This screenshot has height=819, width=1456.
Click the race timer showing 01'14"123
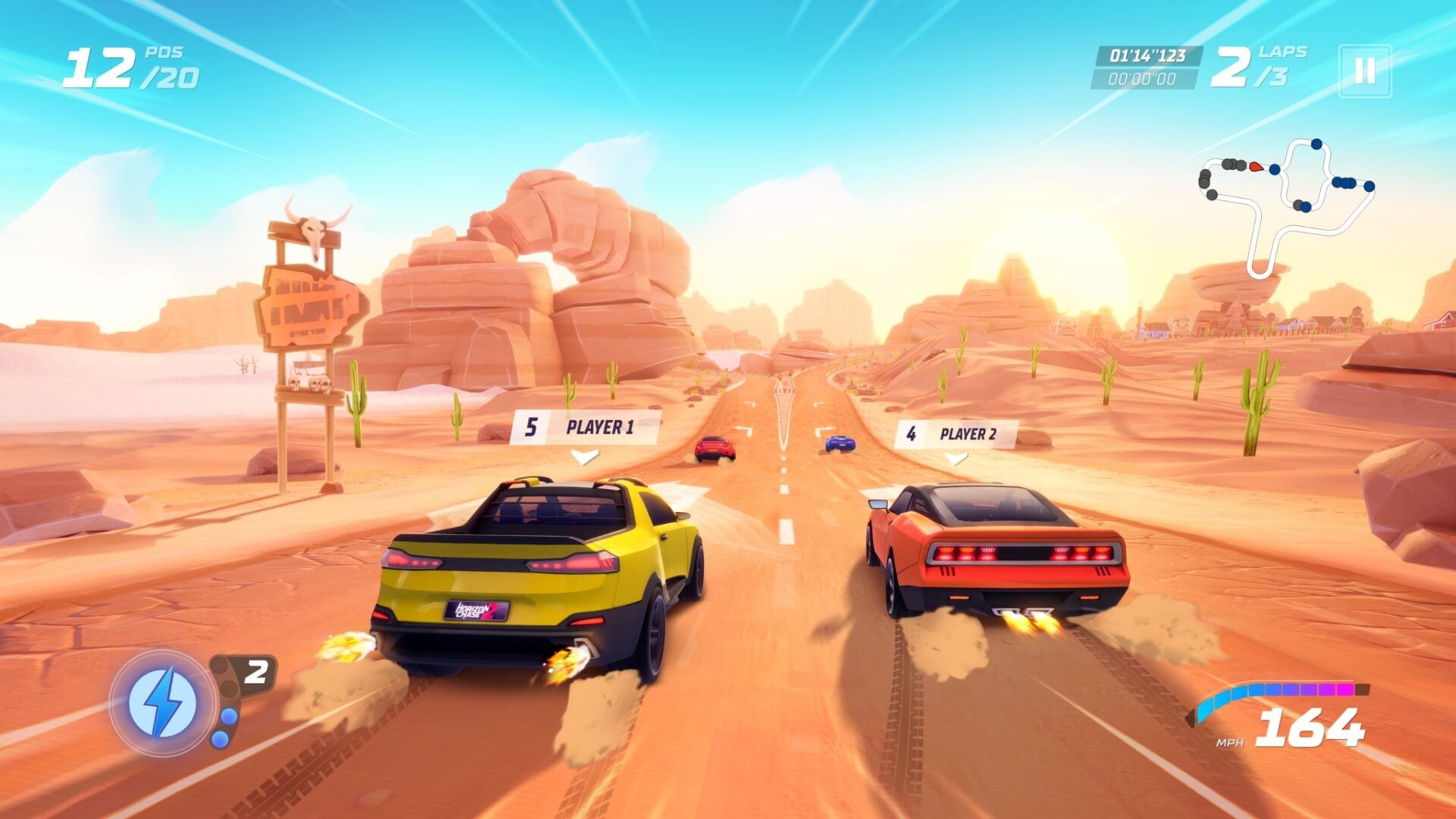(1150, 54)
